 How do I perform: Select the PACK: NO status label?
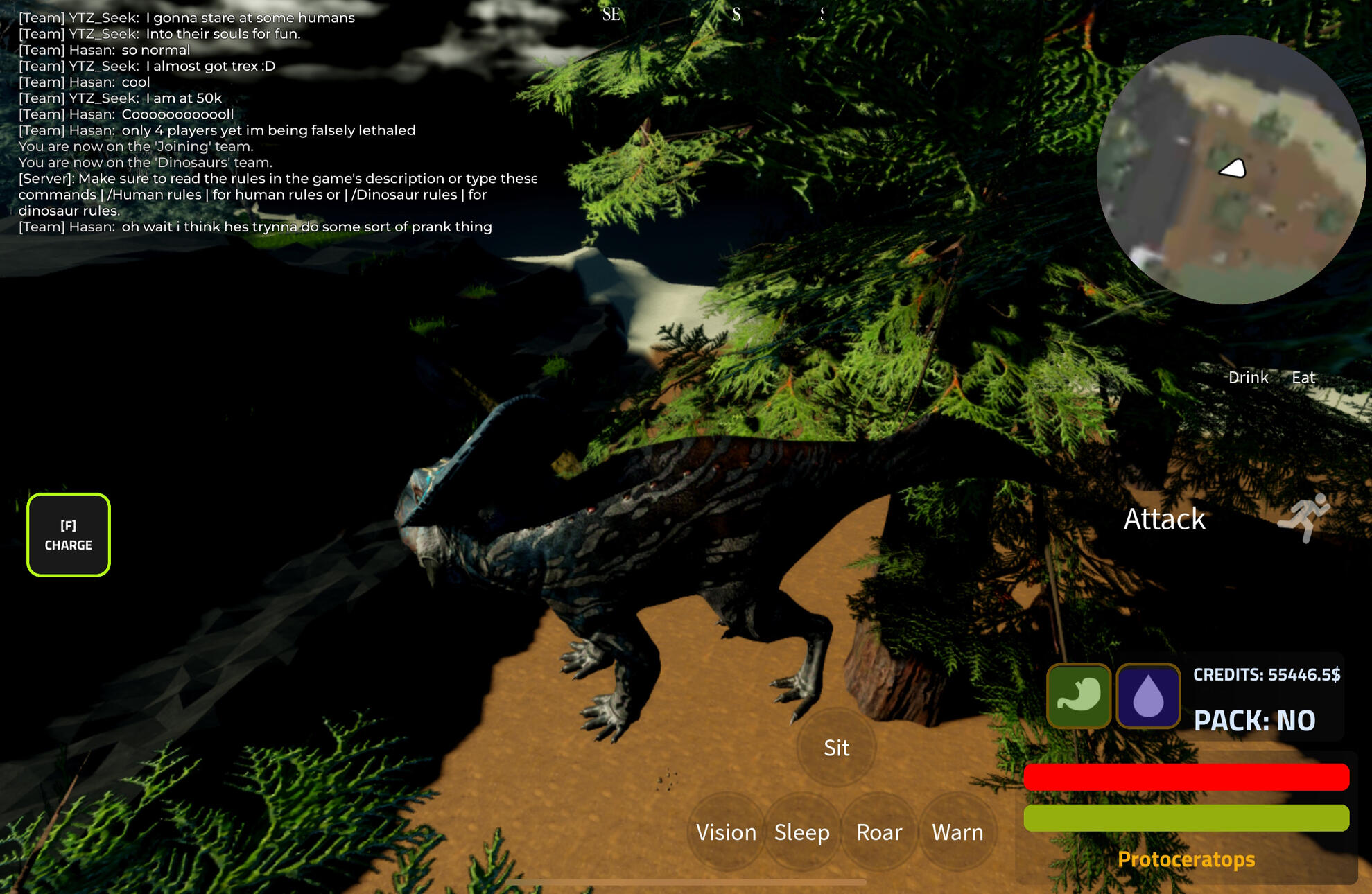[x=1254, y=721]
